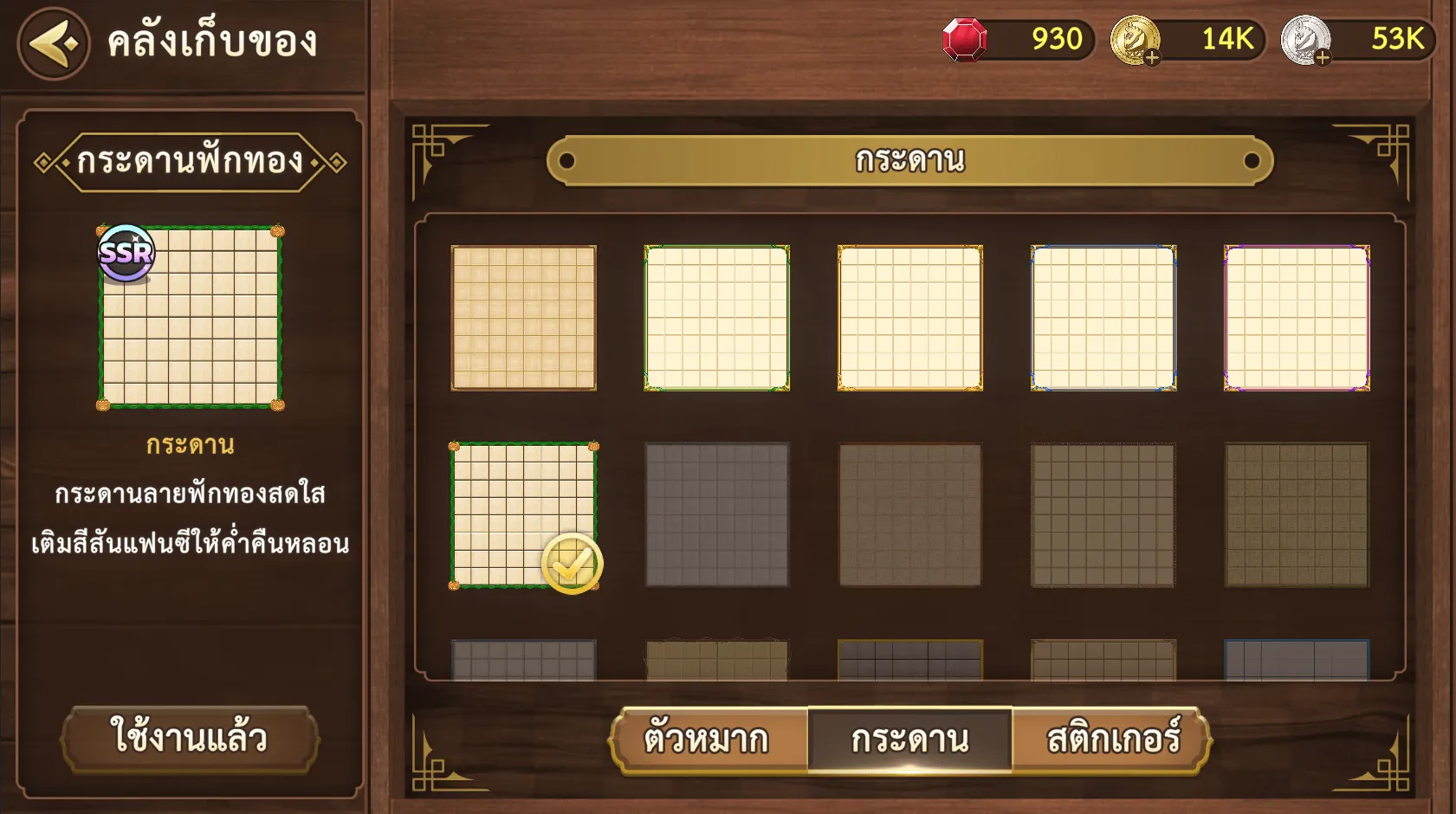The image size is (1456, 814).
Task: Open the สติกเกอร์ tab
Action: 1113,740
